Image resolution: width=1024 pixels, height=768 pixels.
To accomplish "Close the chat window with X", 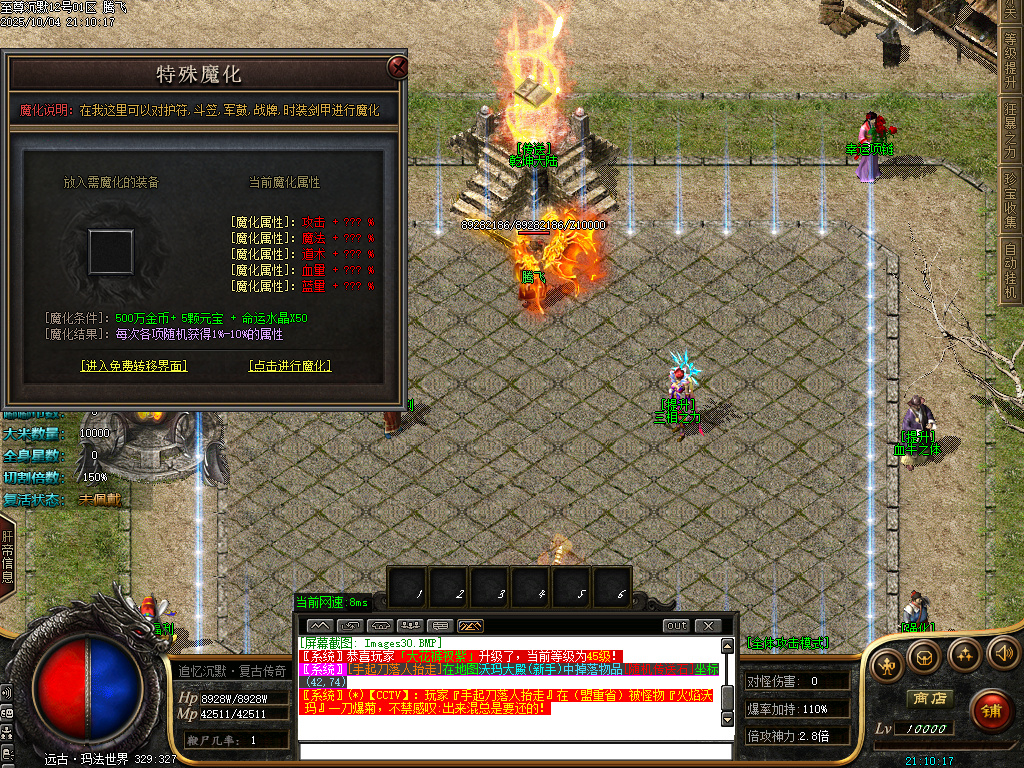I will [707, 626].
